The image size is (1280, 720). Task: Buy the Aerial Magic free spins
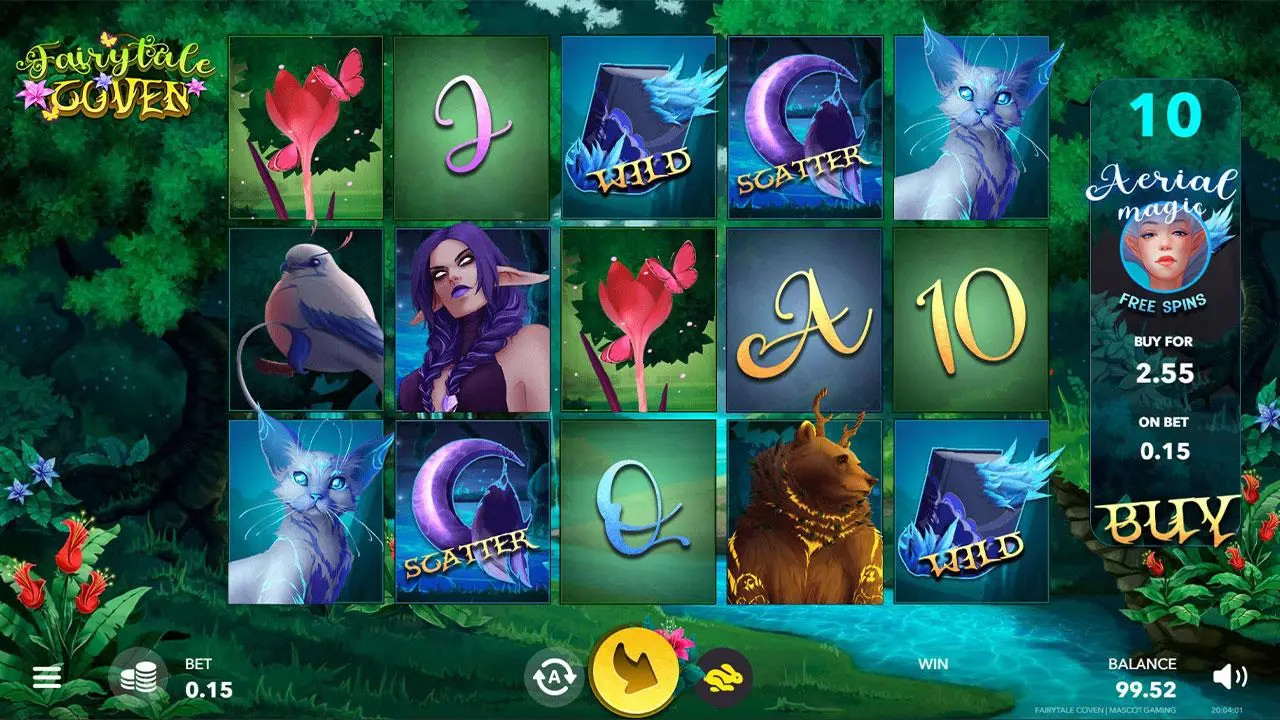pos(1165,521)
